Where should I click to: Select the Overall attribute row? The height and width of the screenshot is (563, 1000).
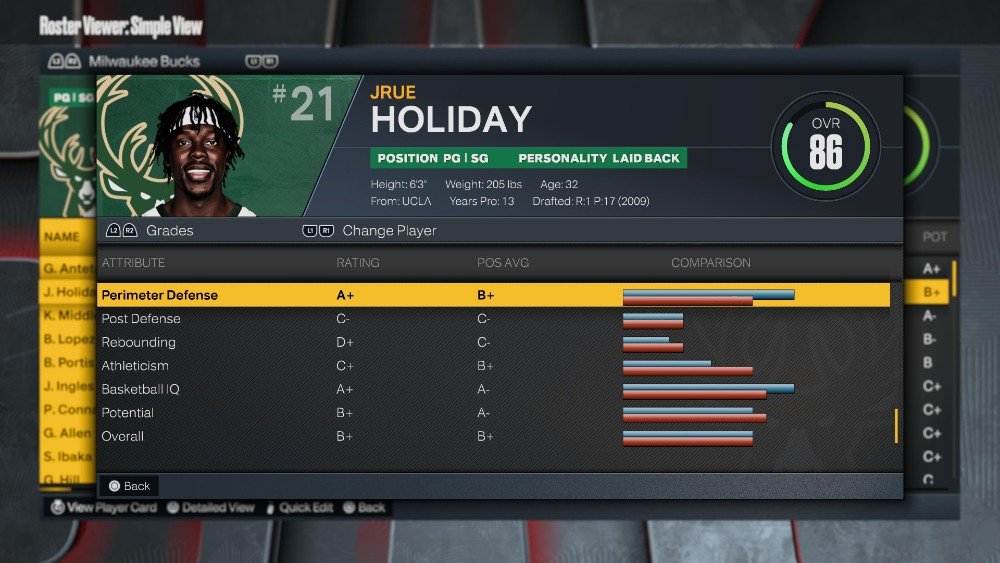click(x=493, y=436)
